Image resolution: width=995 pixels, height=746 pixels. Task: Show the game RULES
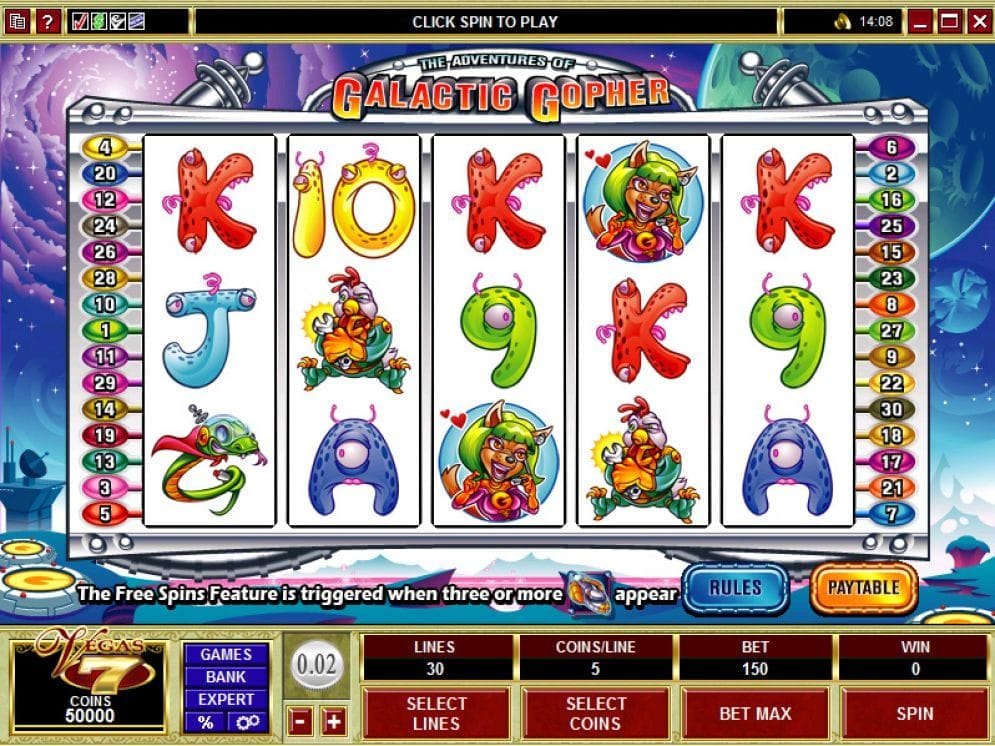735,588
